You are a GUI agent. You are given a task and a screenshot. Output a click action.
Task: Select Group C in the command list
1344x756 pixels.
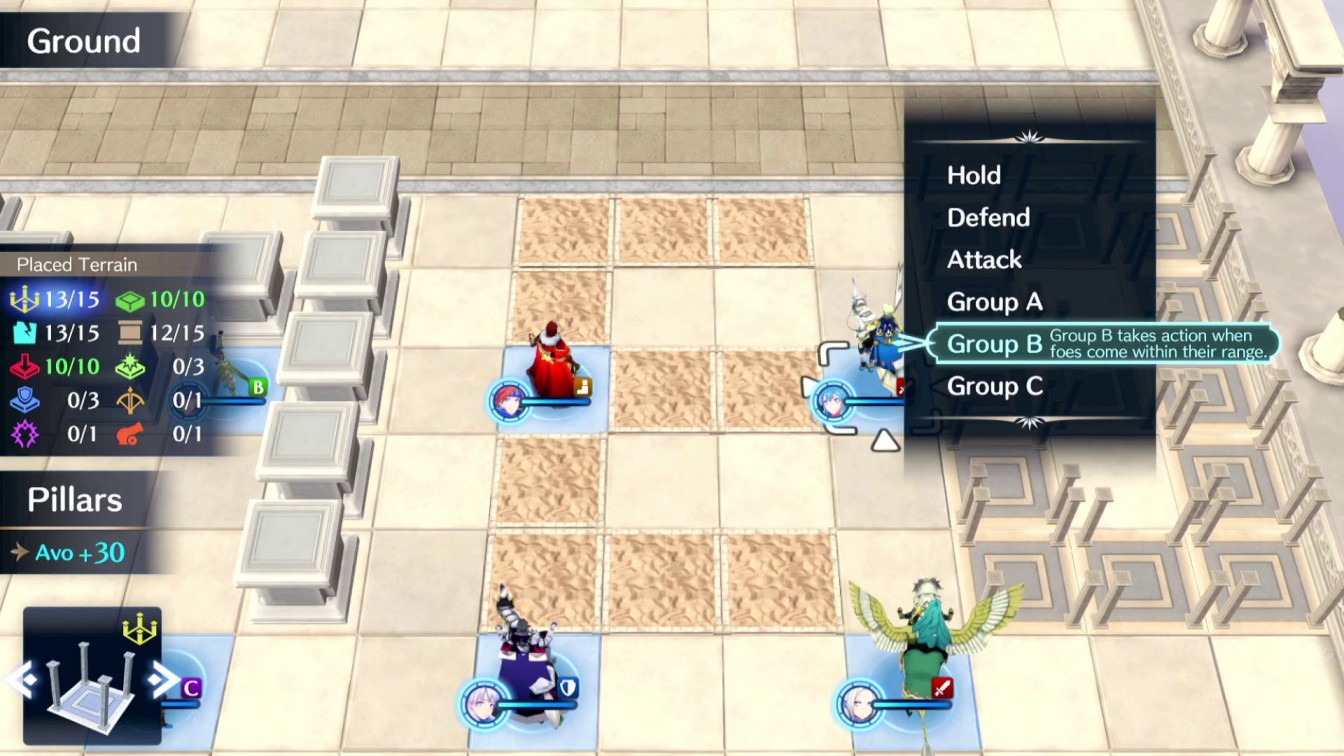tap(994, 387)
